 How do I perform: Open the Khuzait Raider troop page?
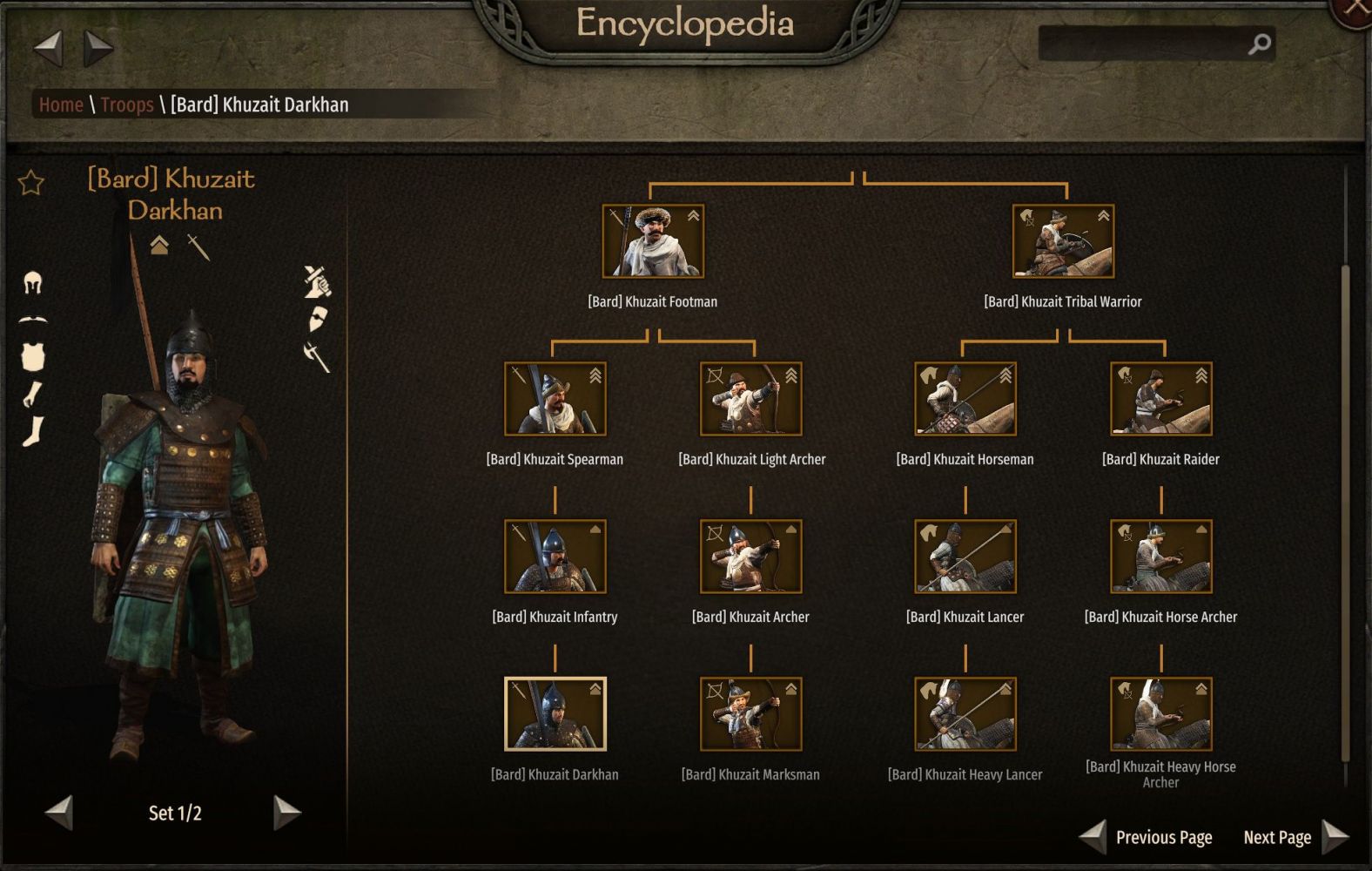tap(1160, 399)
